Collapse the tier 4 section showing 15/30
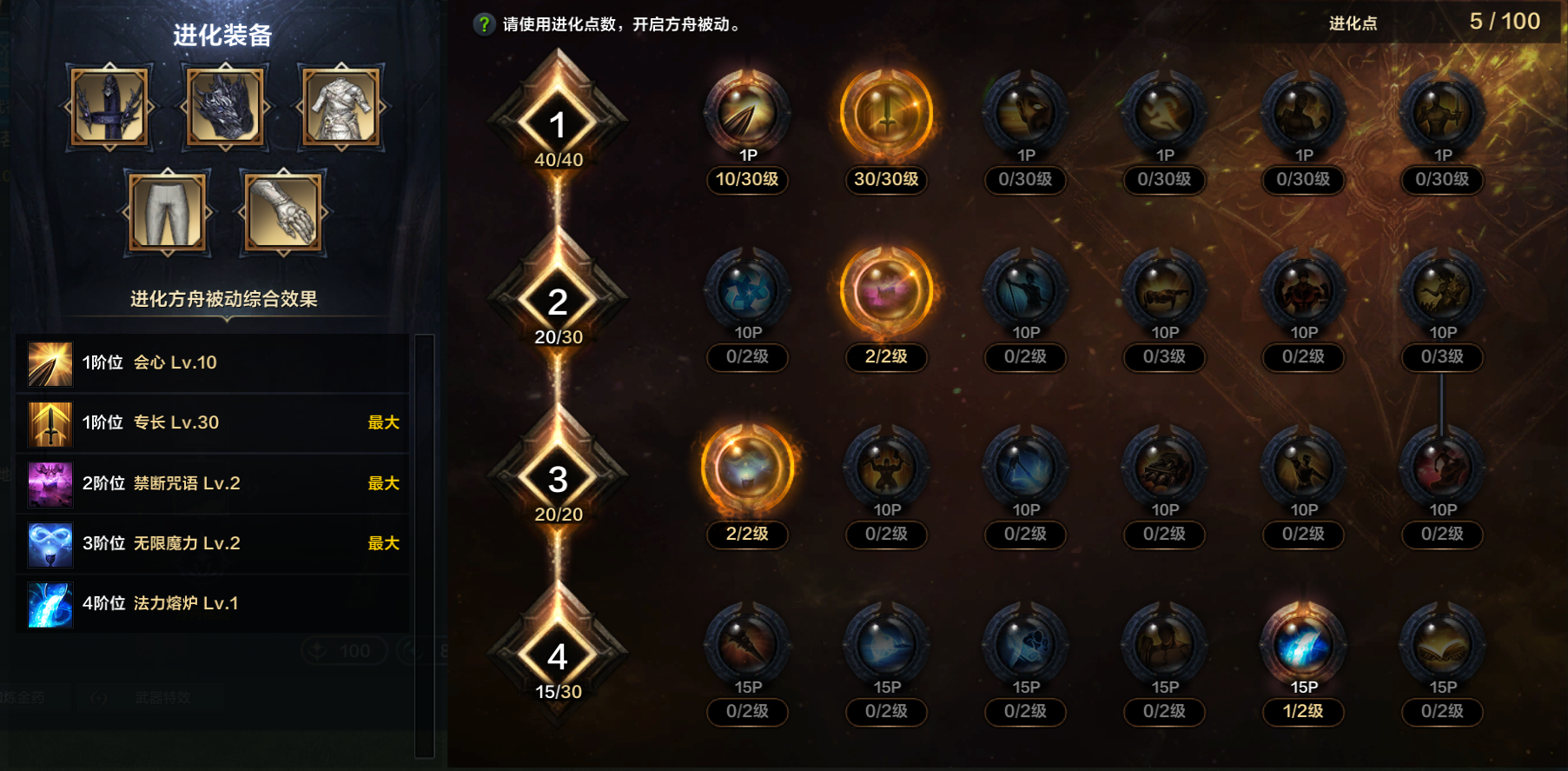Viewport: 1568px width, 771px height. pos(559,657)
